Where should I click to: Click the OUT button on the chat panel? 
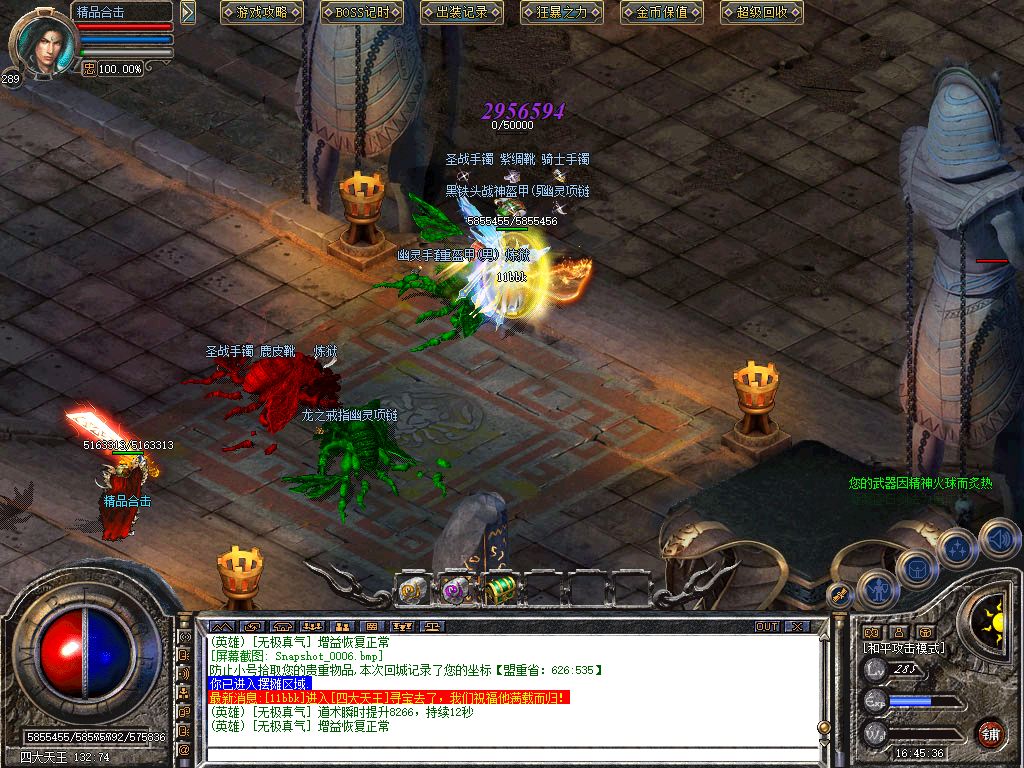coord(767,626)
